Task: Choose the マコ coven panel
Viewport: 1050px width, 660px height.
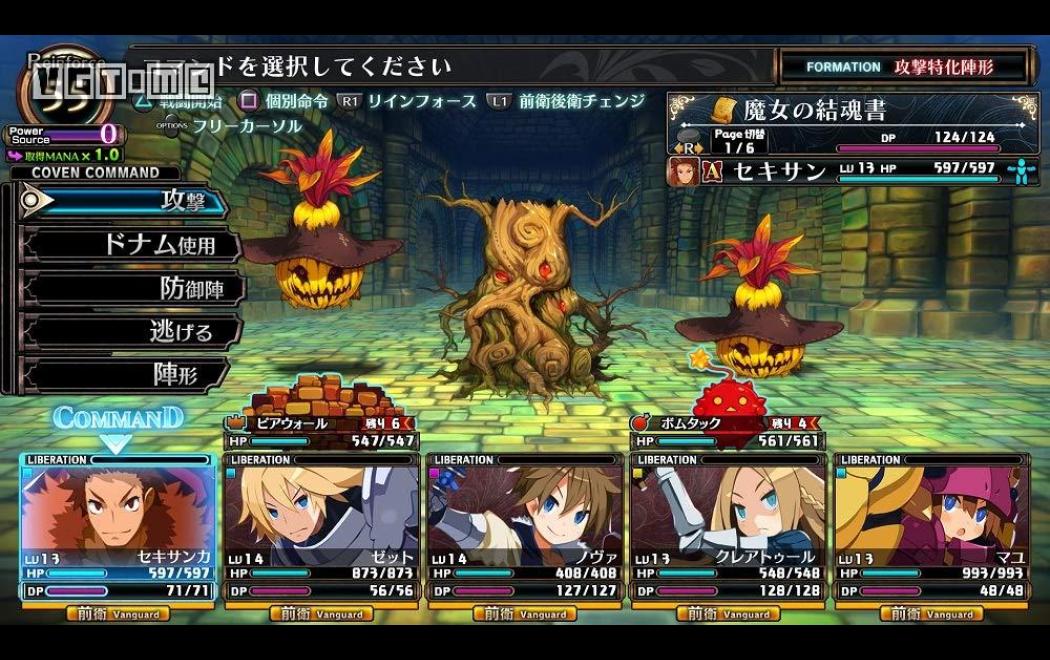Action: tap(931, 526)
